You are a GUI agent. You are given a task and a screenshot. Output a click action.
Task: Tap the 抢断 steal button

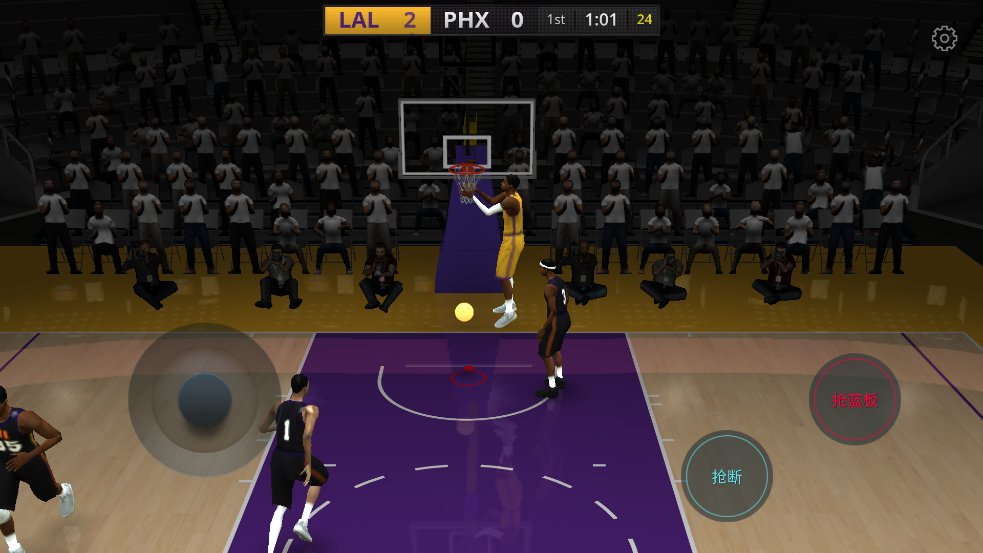click(x=727, y=476)
